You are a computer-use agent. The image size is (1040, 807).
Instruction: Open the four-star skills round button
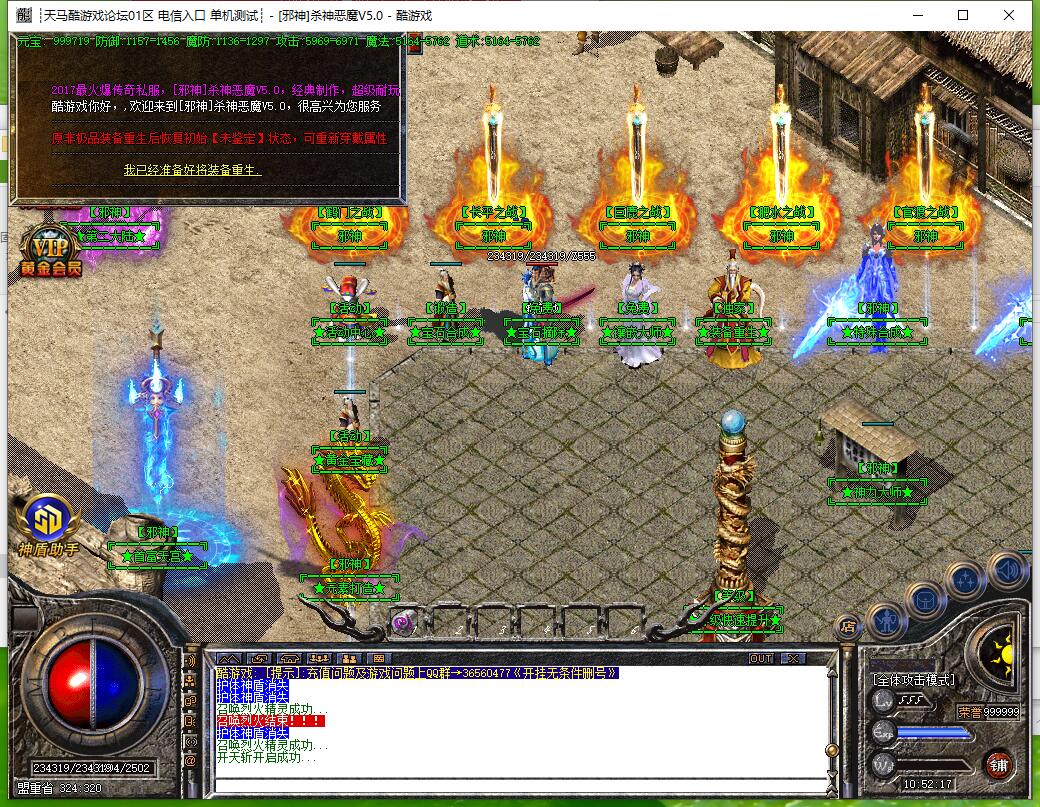[x=966, y=580]
